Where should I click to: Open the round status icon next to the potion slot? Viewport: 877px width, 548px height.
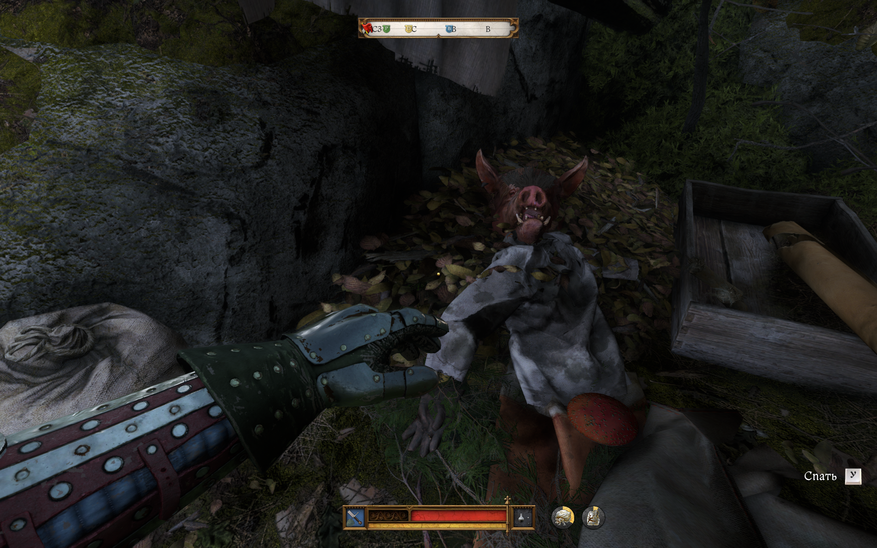click(563, 517)
